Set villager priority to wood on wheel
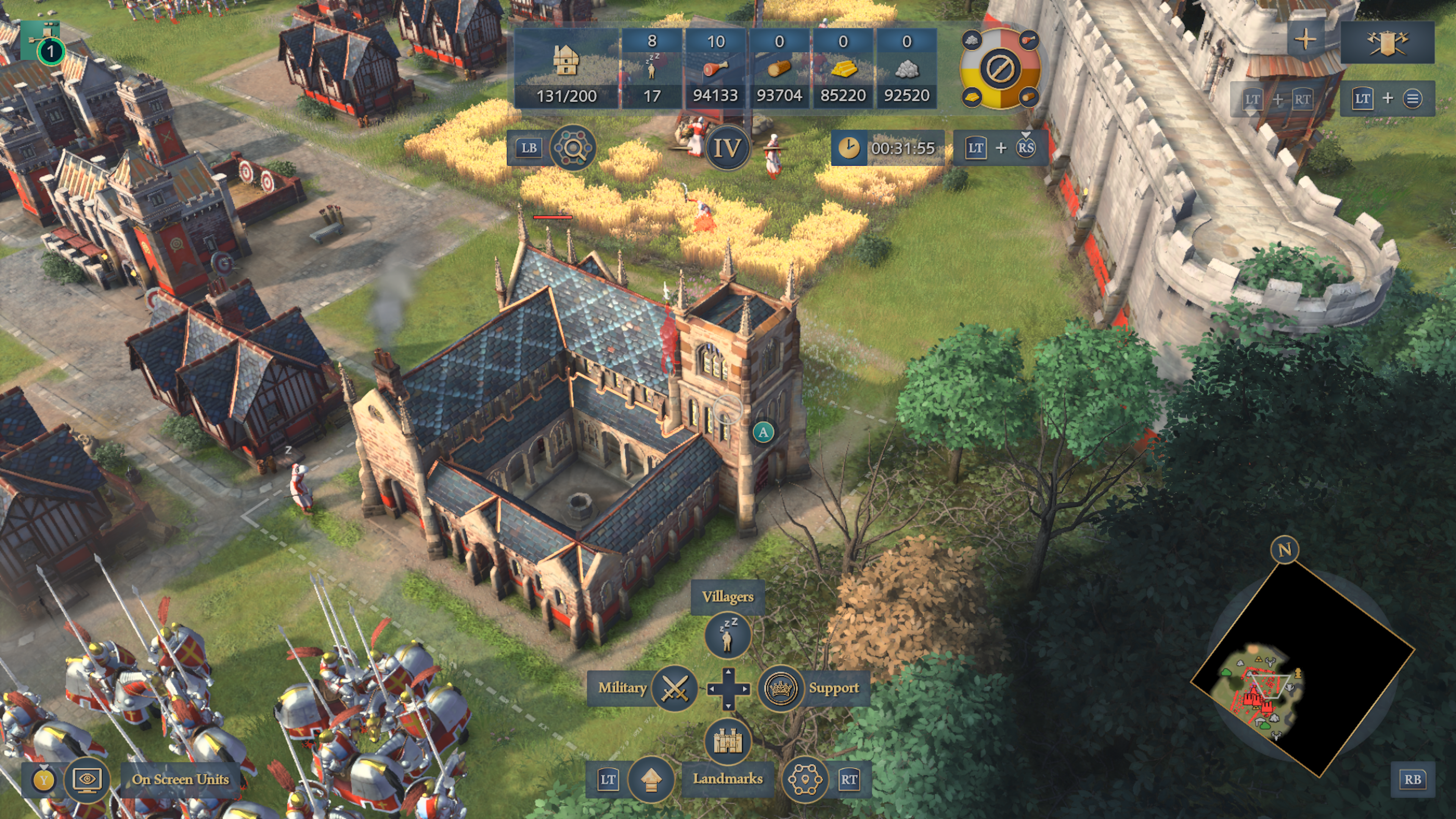This screenshot has height=819, width=1456. click(1029, 98)
